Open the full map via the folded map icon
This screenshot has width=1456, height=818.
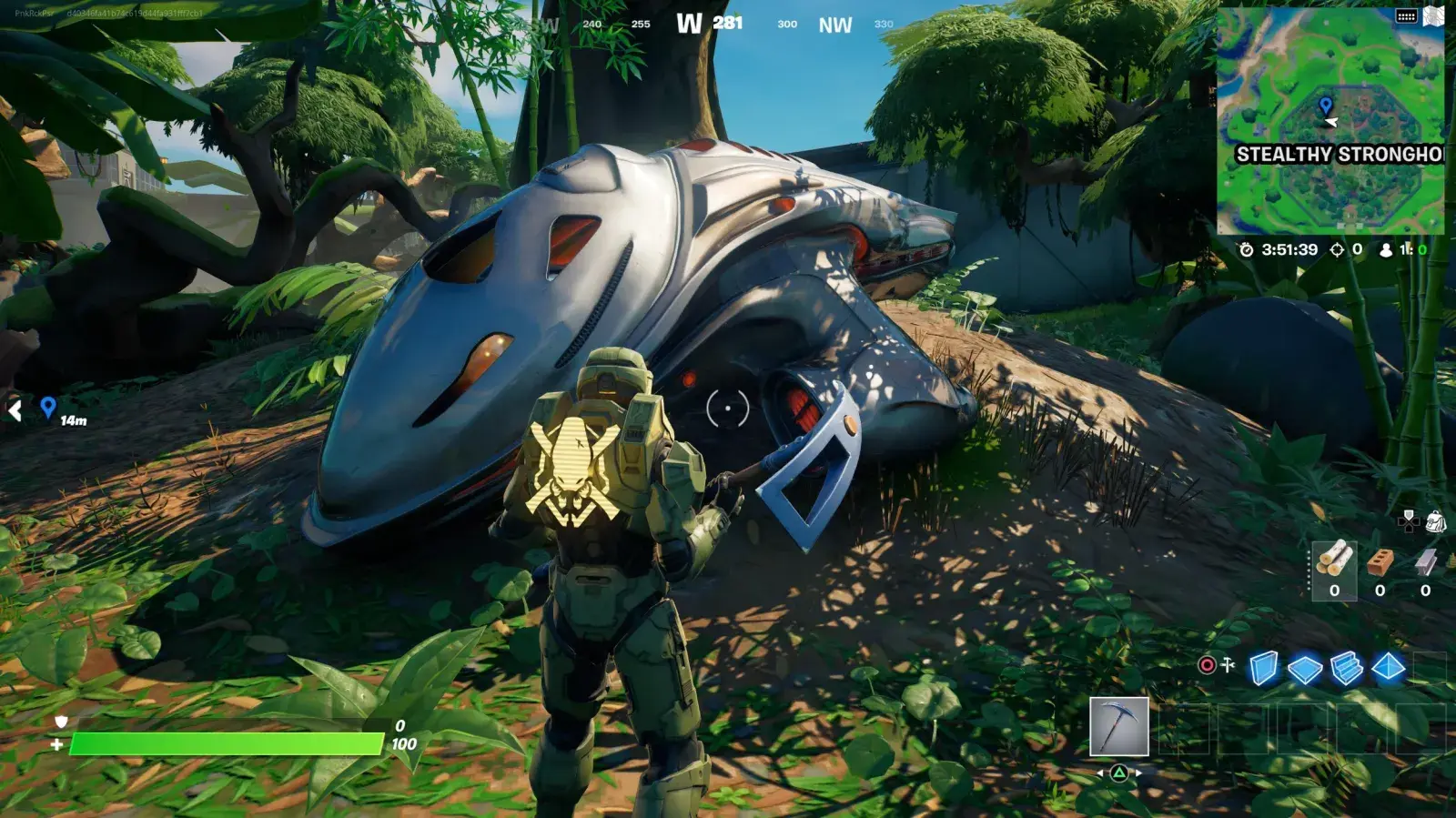[x=1433, y=16]
